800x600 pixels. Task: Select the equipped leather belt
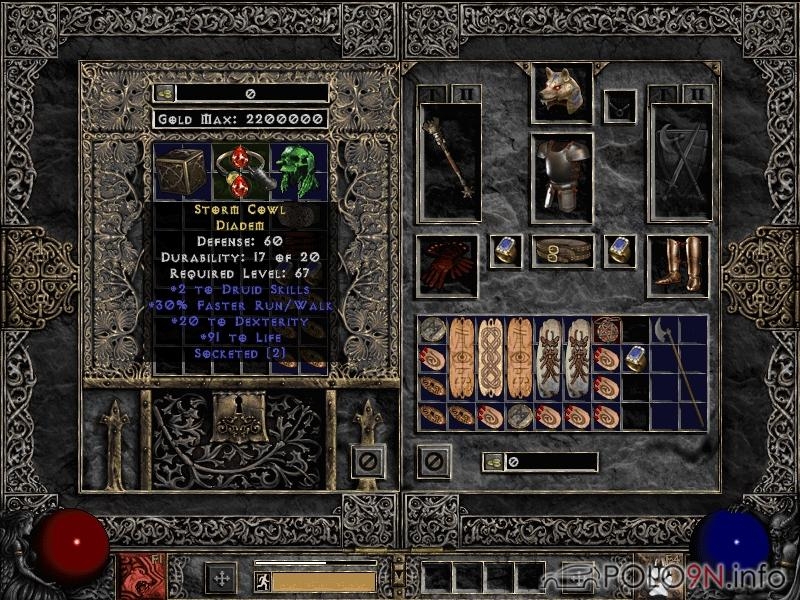tap(562, 251)
